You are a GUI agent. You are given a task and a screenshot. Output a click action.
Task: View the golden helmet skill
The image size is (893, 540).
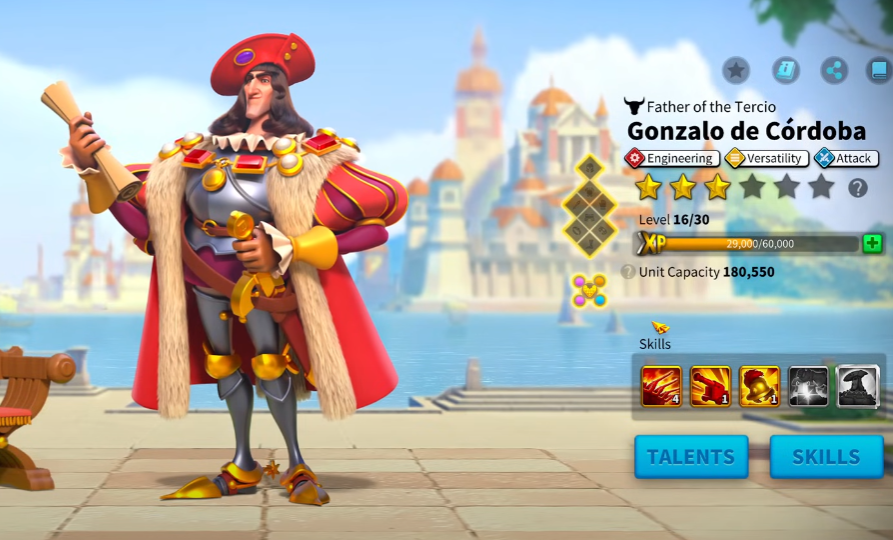point(760,386)
